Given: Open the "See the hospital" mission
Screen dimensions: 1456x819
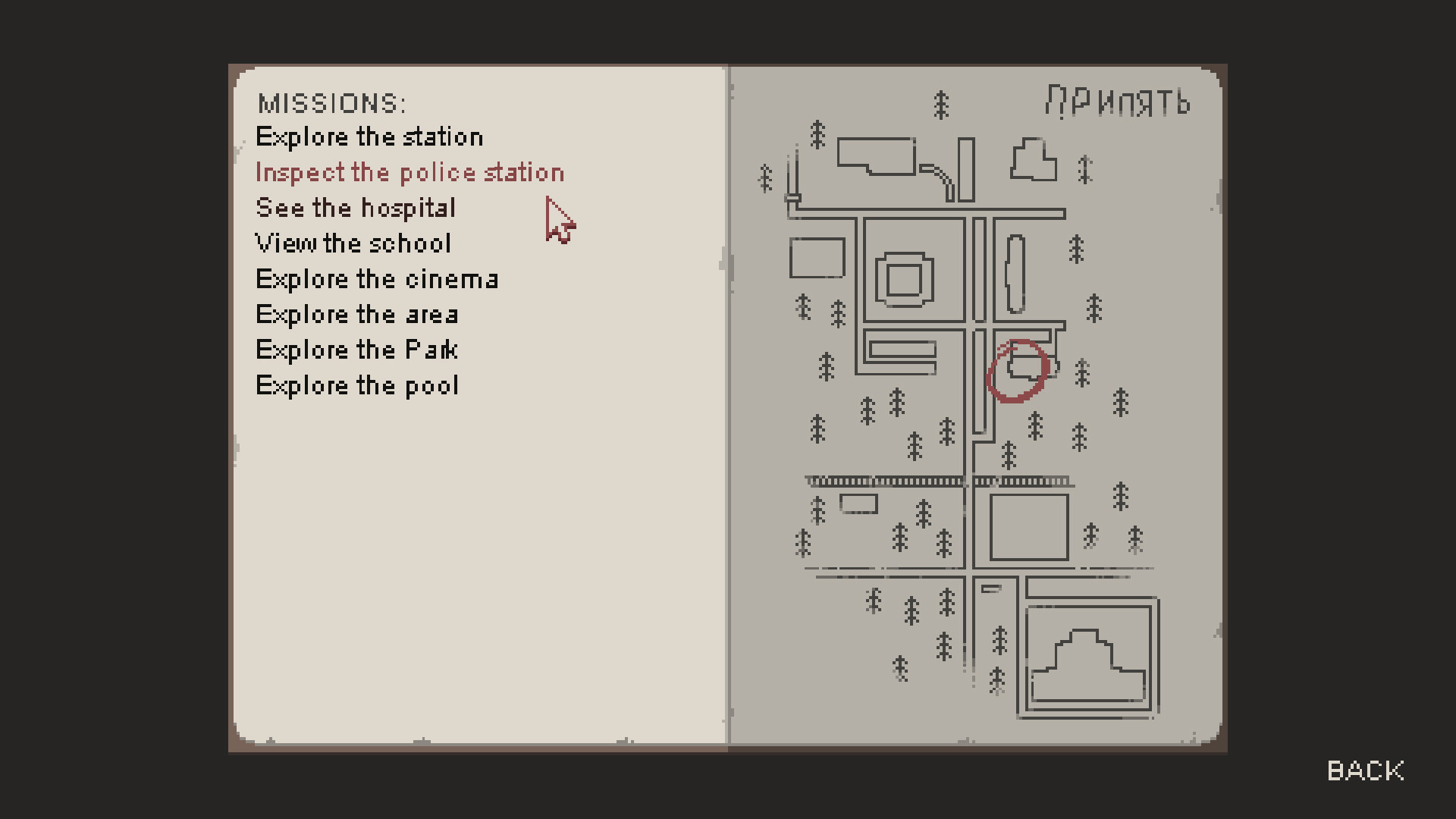Looking at the screenshot, I should coord(356,208).
